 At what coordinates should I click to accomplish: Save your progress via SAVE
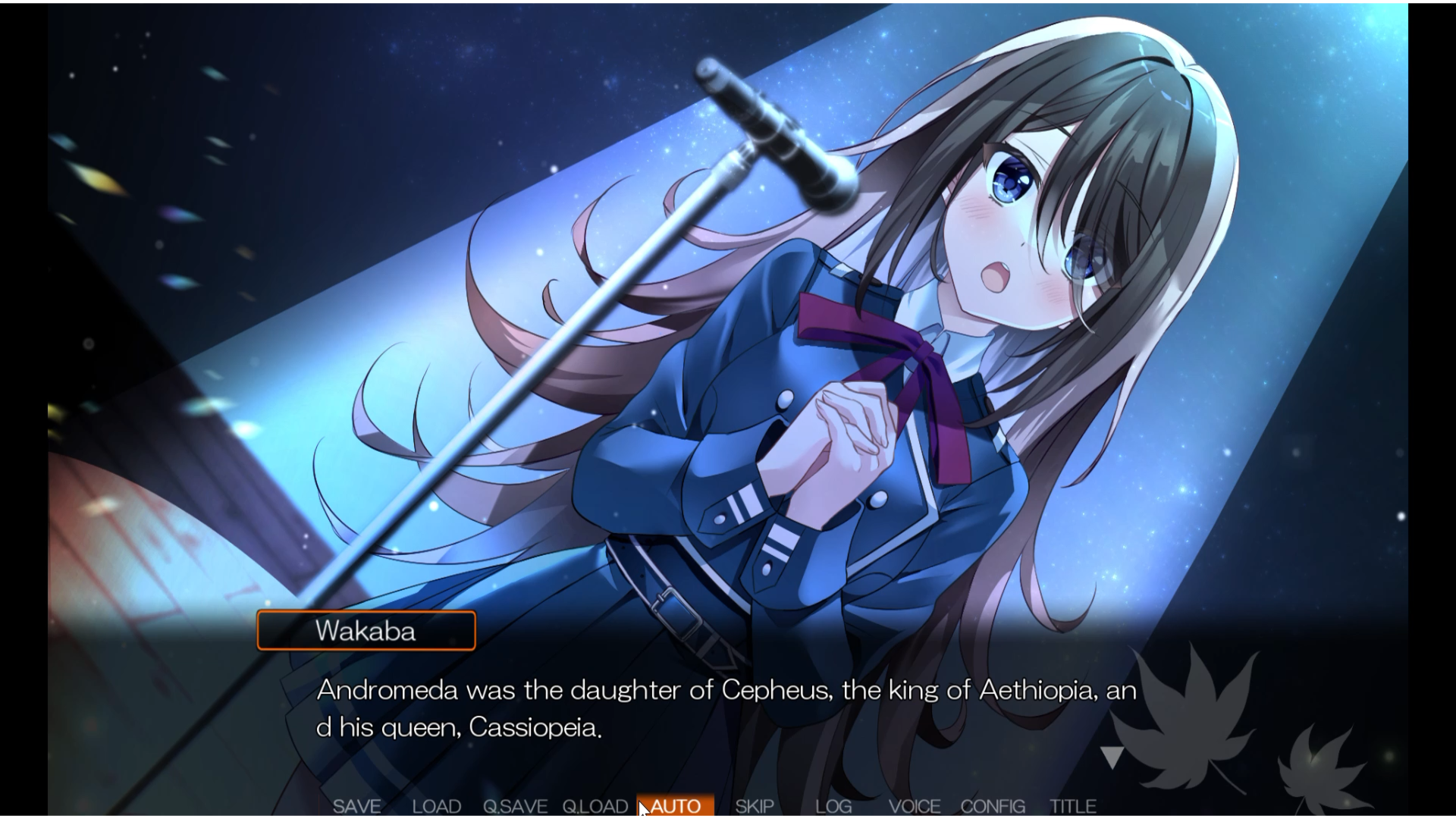(358, 807)
